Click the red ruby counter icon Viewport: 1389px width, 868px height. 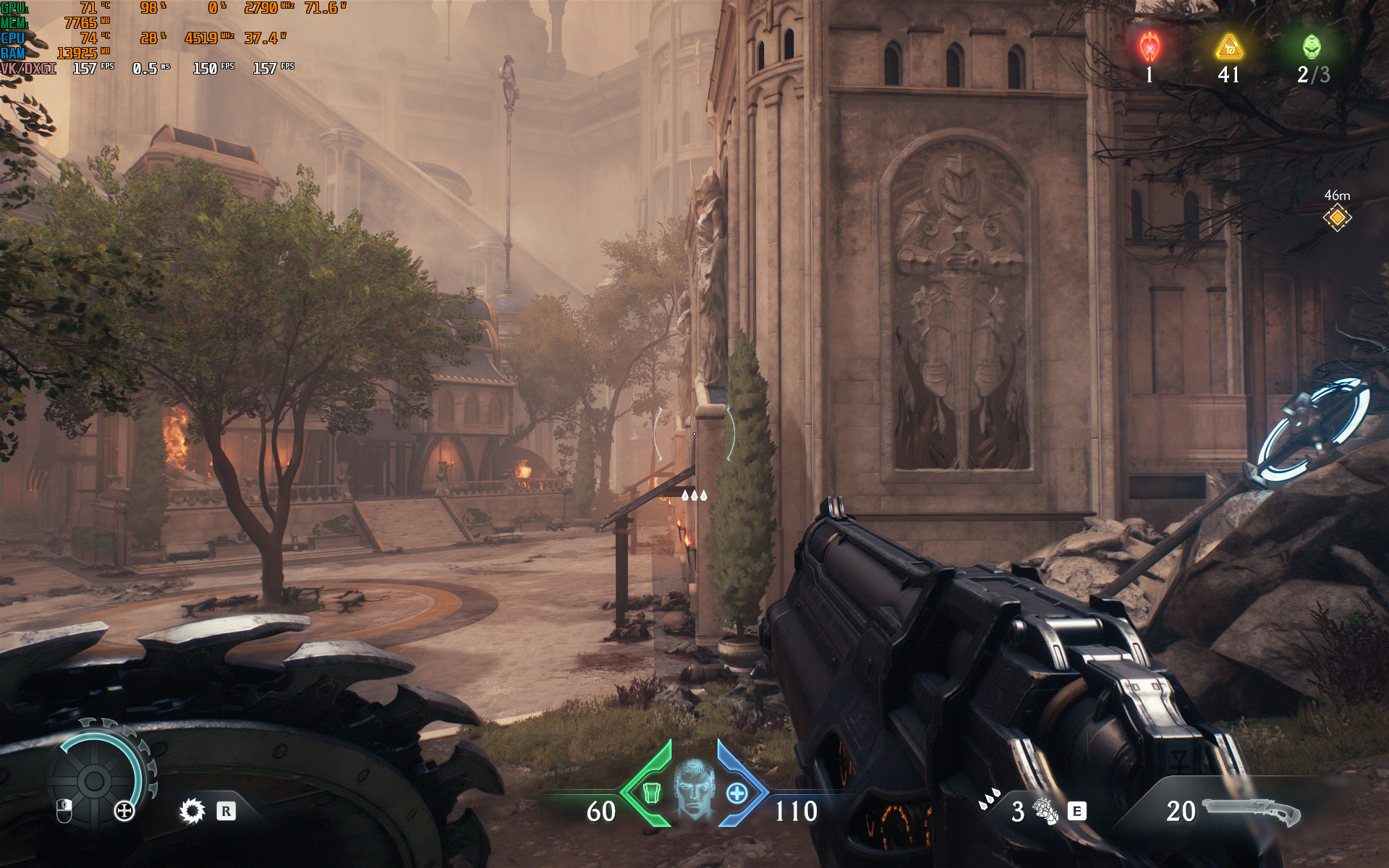point(1150,47)
